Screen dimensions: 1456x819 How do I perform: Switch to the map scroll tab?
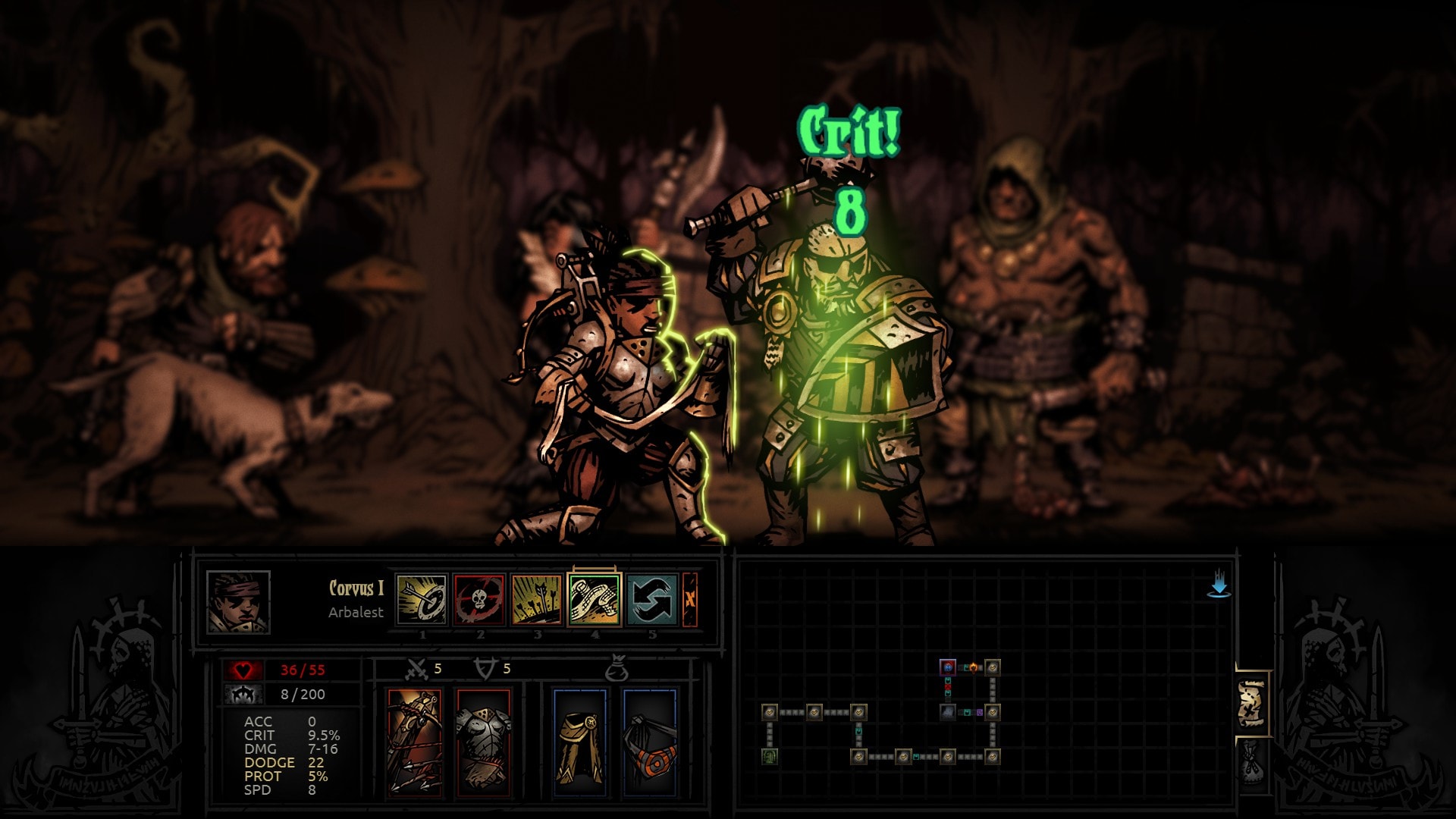[x=1252, y=703]
